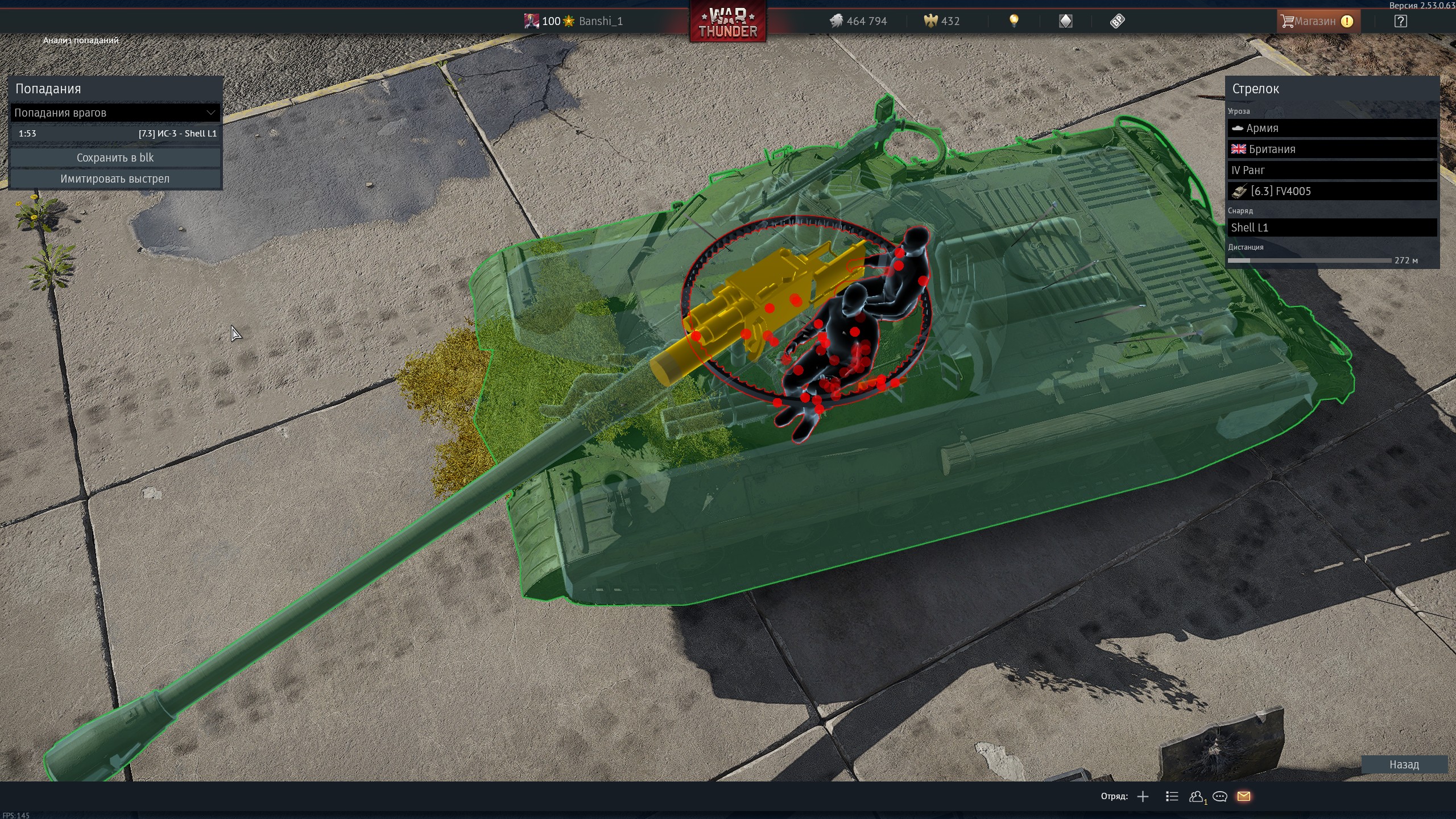Viewport: 1456px width, 819px height.
Task: Click the white diamond icon in top bar
Action: click(x=1065, y=22)
